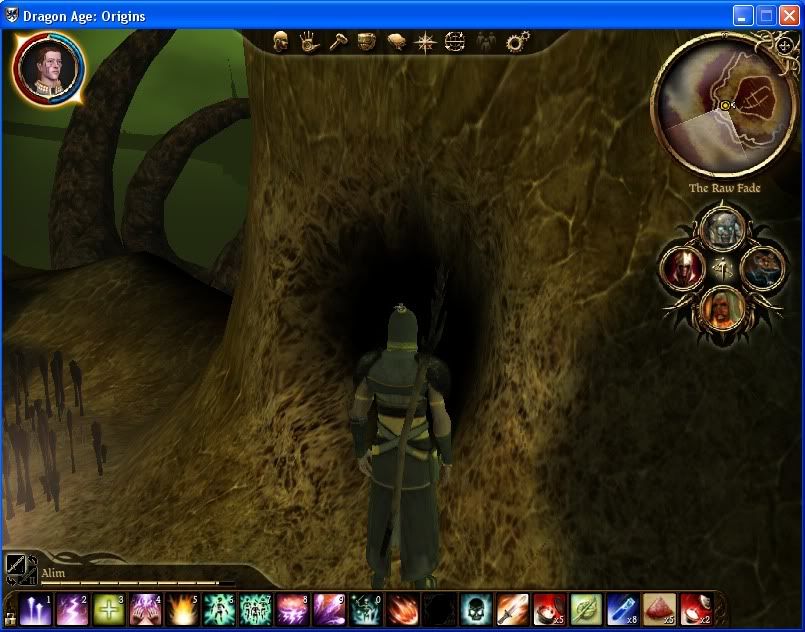Open the character record (head icon)
This screenshot has height=632, width=805.
pos(281,41)
